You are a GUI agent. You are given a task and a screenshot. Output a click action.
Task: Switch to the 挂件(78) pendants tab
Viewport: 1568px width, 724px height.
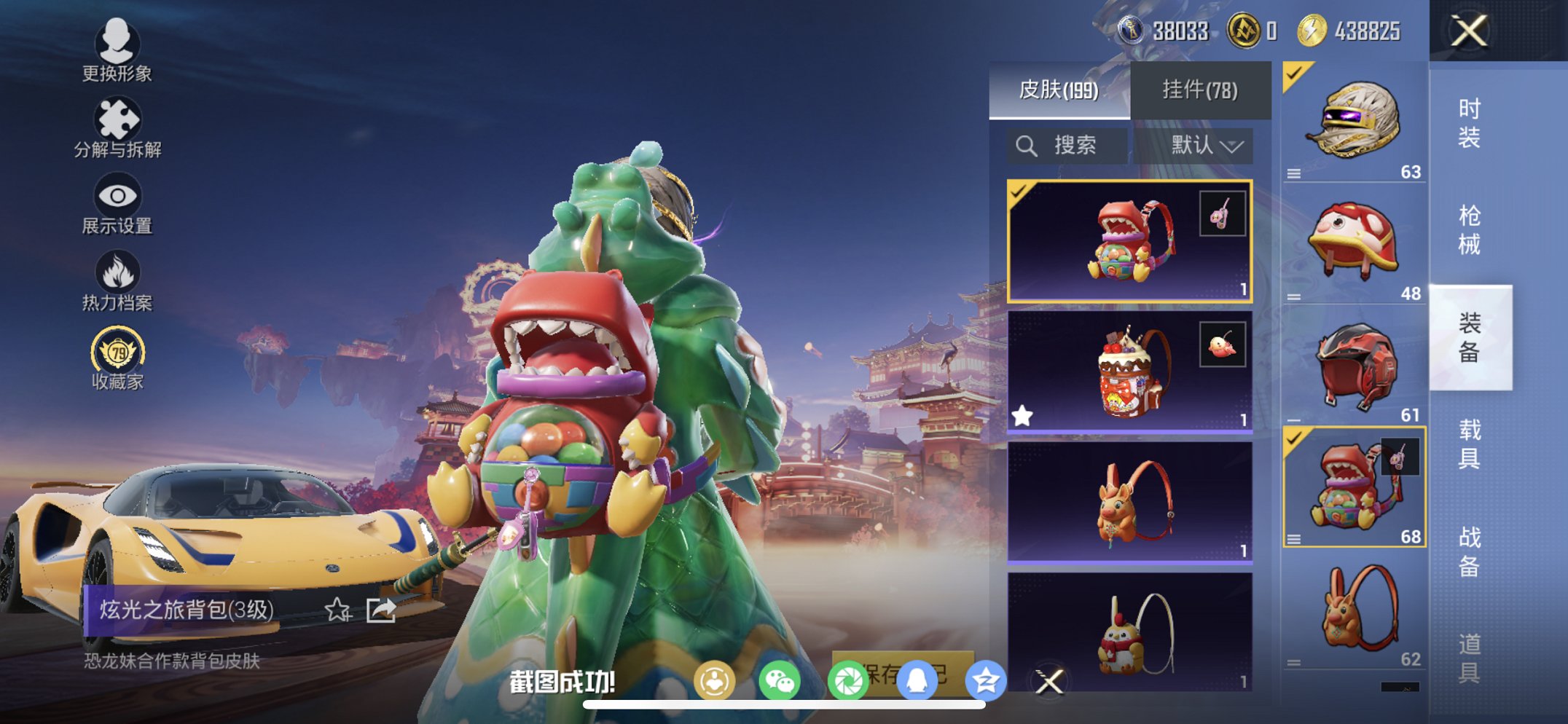tap(1200, 89)
